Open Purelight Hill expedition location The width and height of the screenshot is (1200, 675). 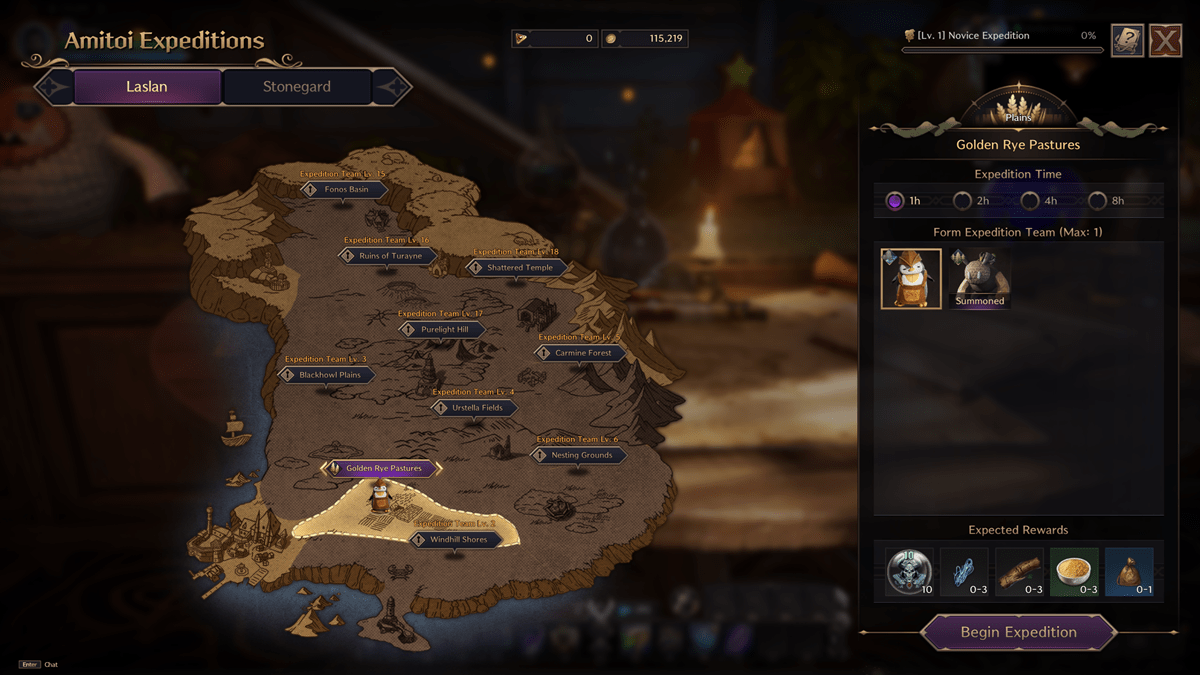(x=443, y=329)
